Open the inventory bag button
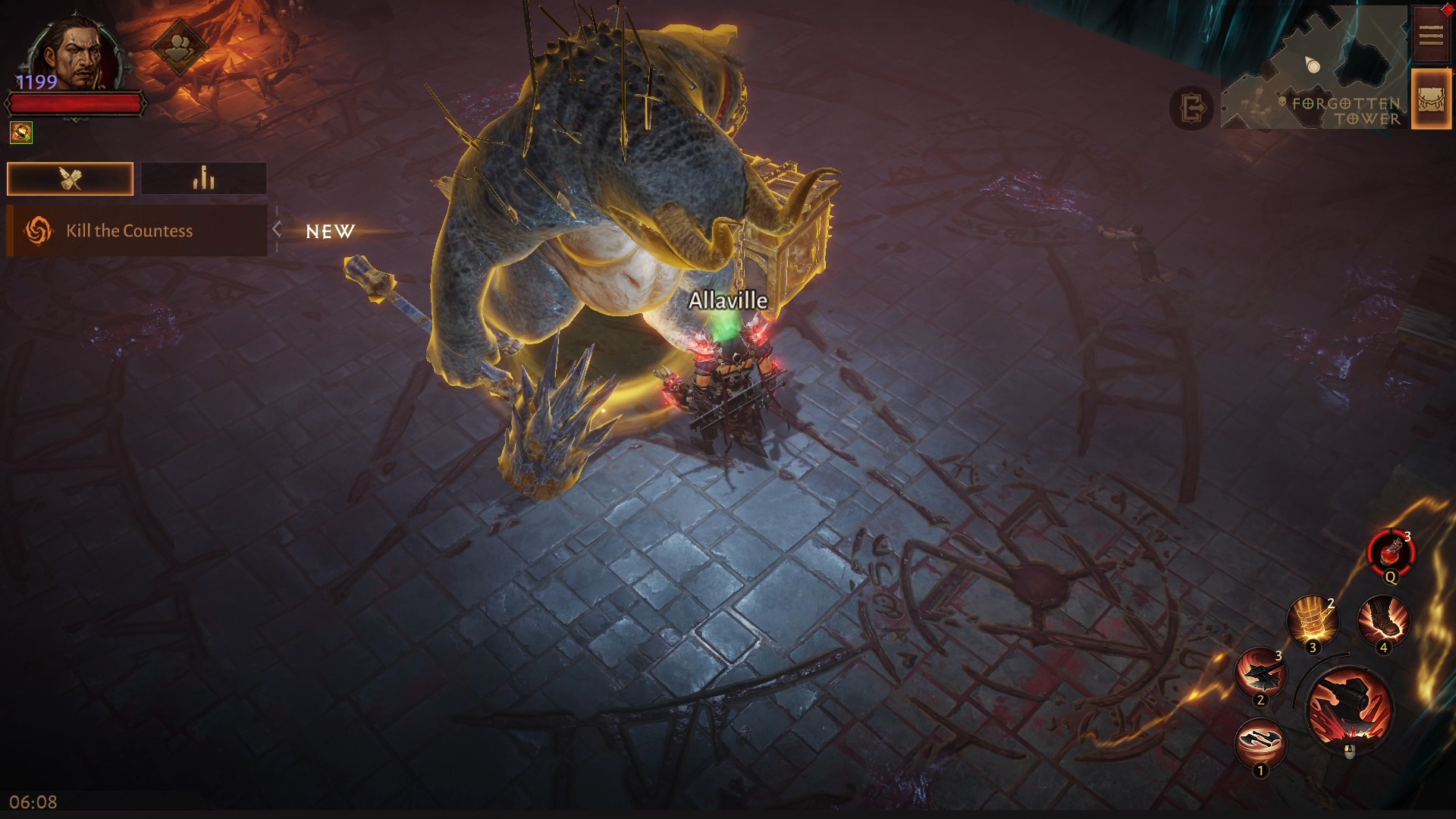 pyautogui.click(x=1430, y=99)
